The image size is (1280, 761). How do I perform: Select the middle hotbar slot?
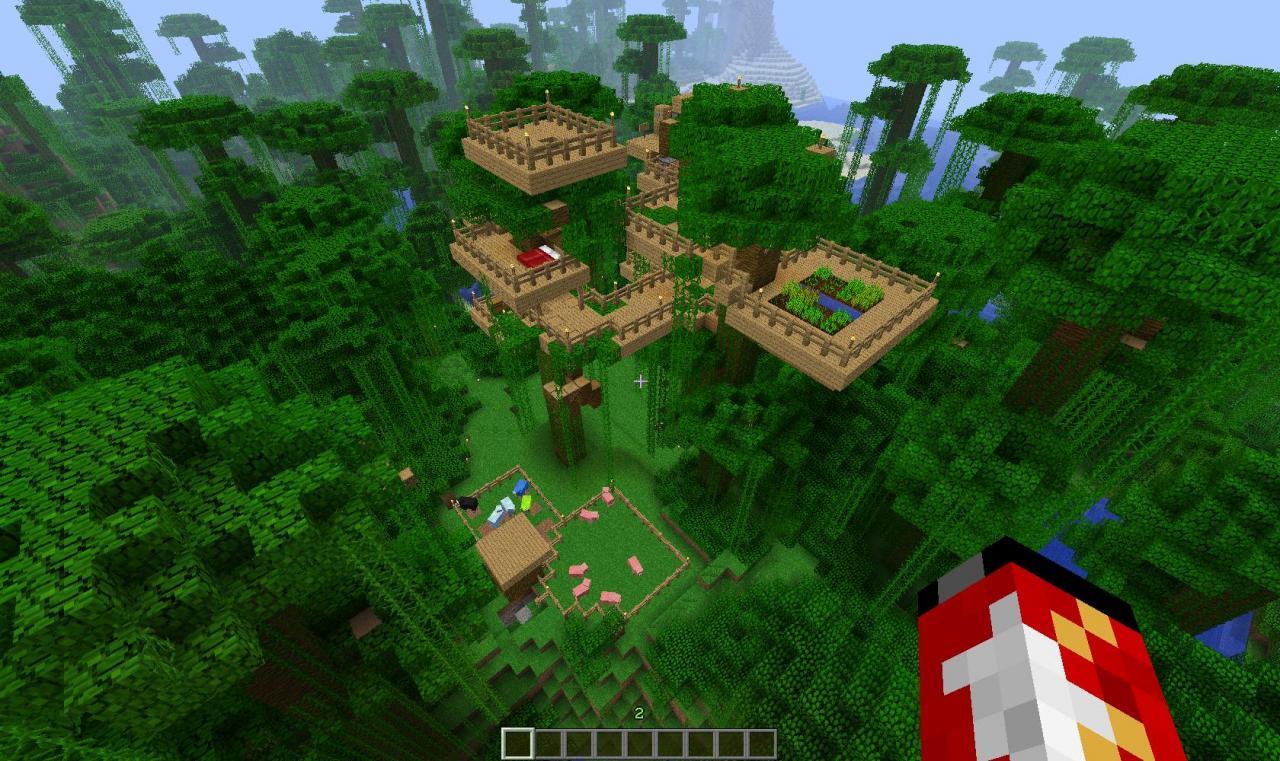pyautogui.click(x=640, y=742)
